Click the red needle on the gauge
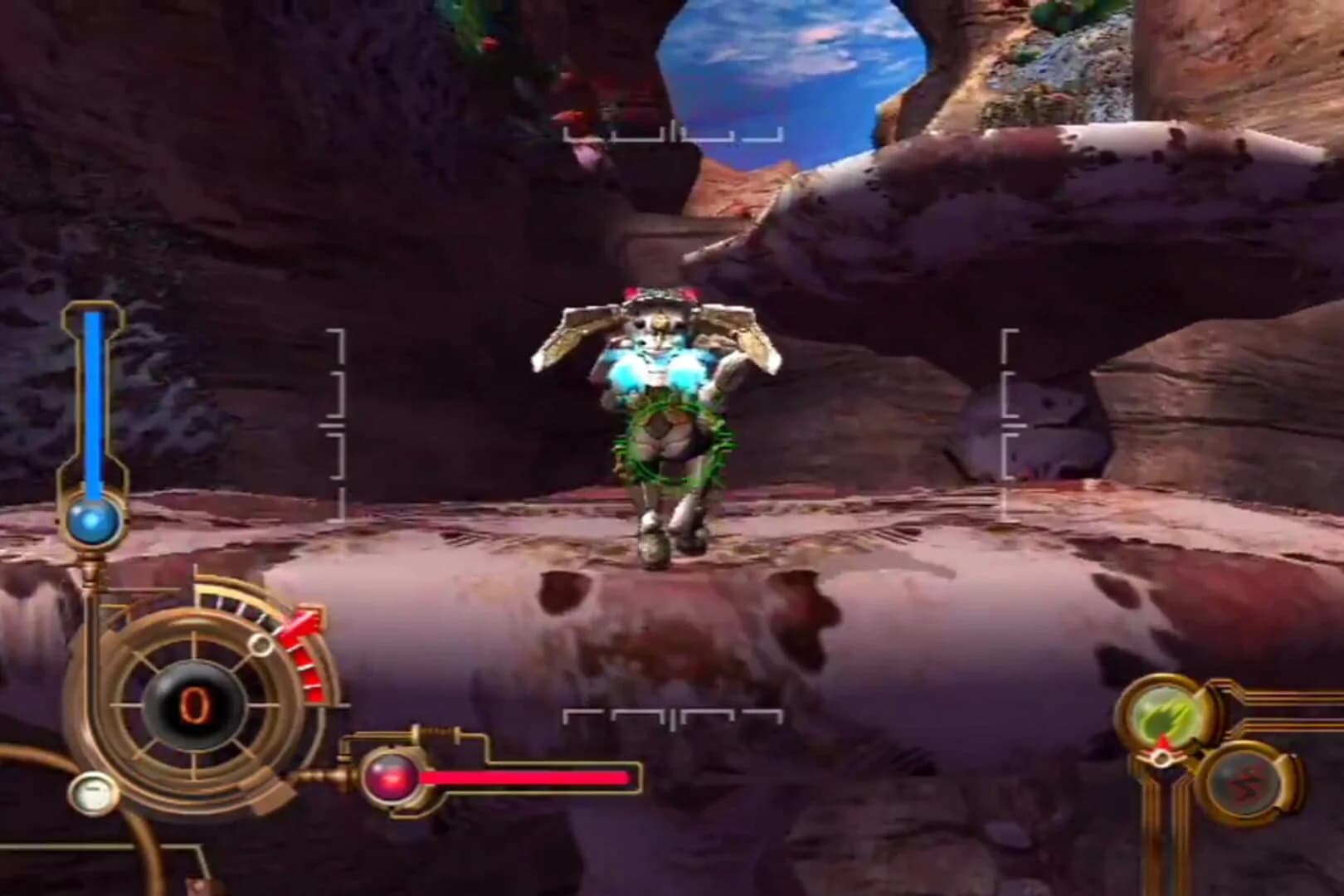 click(303, 626)
